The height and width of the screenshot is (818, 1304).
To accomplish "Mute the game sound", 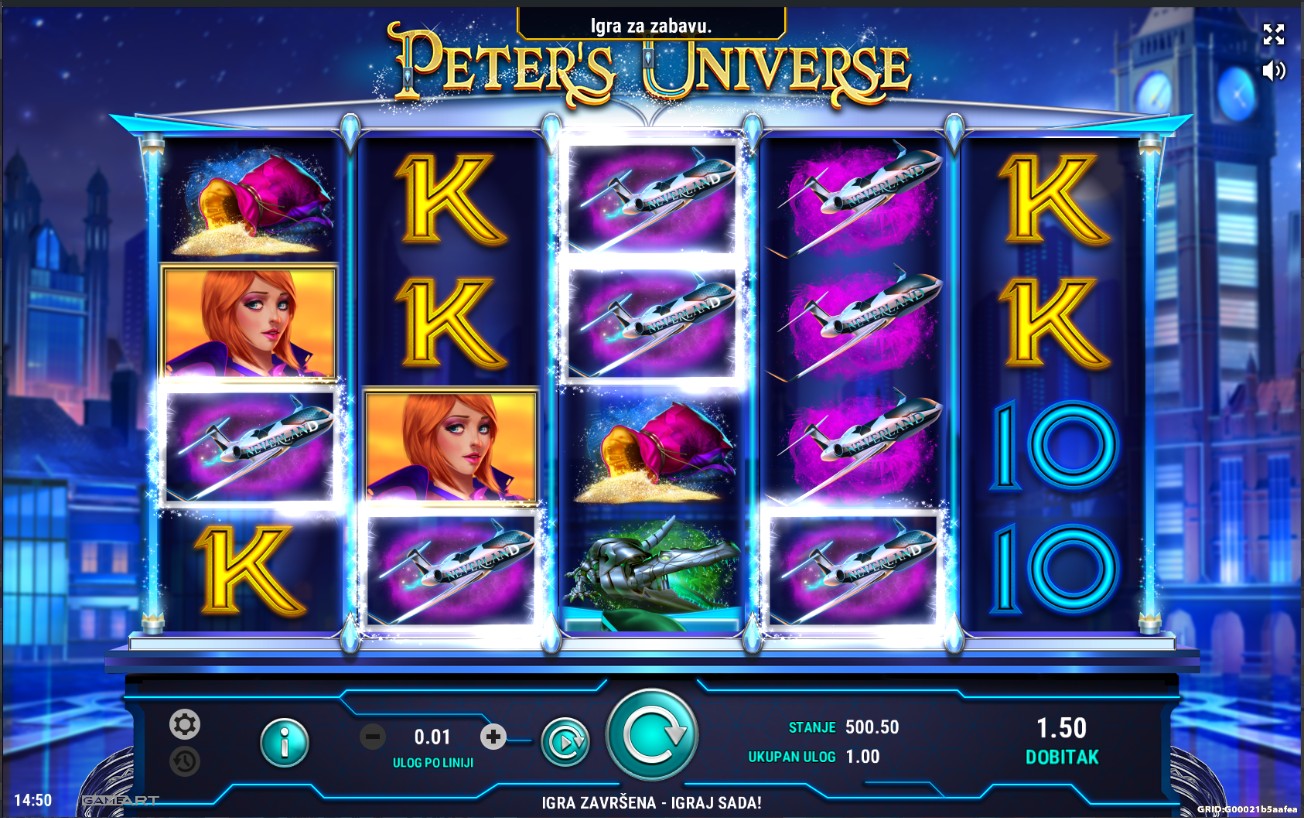I will pyautogui.click(x=1273, y=71).
